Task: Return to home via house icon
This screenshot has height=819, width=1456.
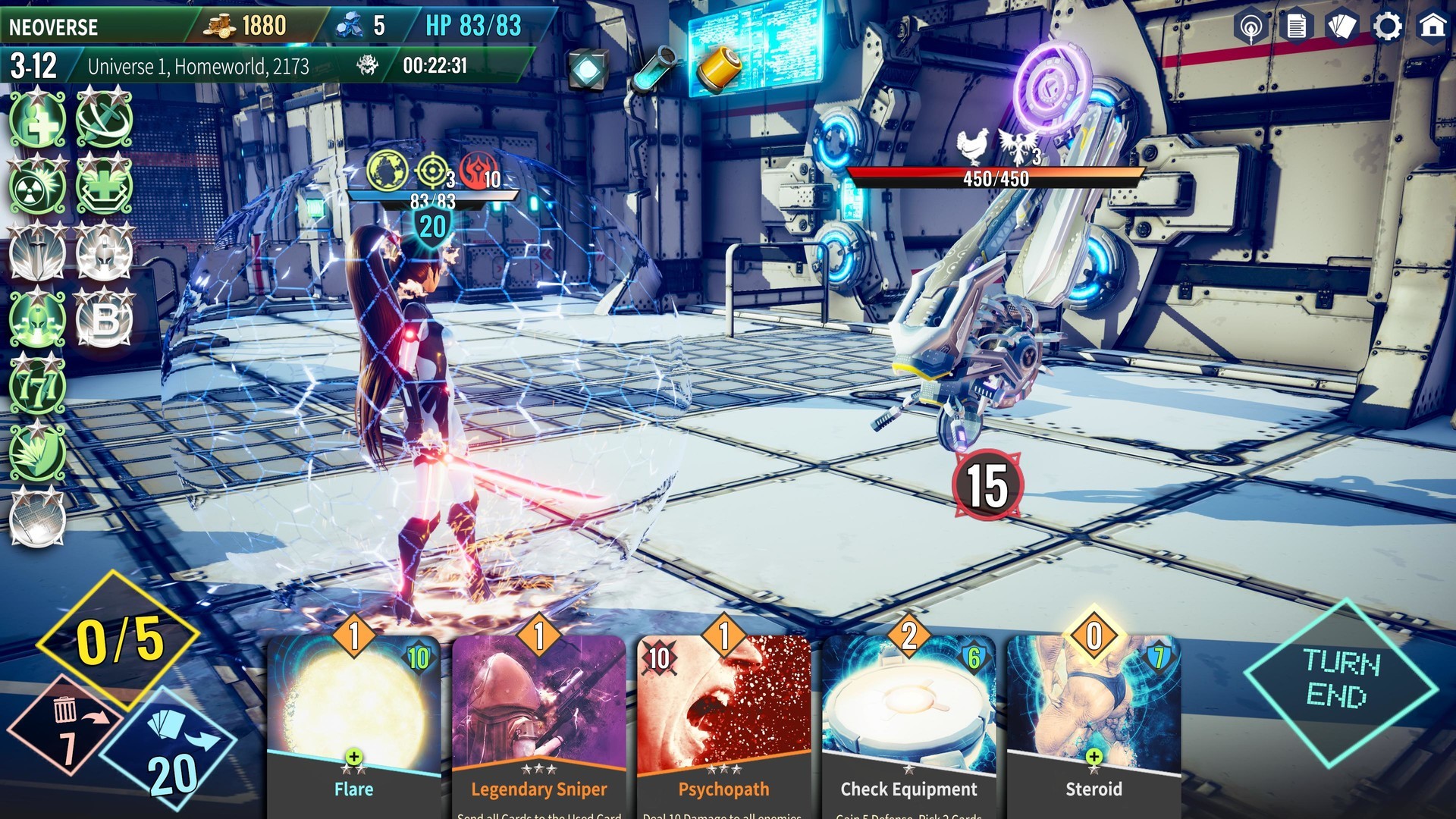Action: 1432,27
